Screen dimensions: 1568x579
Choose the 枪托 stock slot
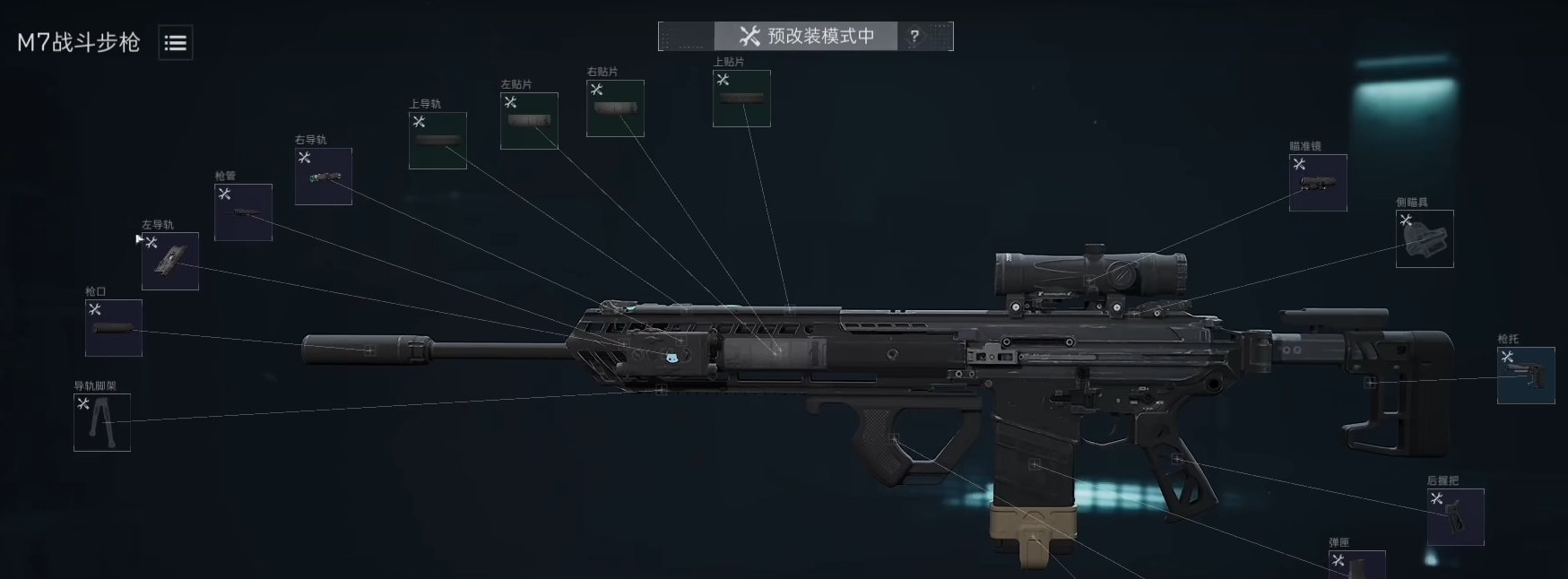coord(1526,376)
